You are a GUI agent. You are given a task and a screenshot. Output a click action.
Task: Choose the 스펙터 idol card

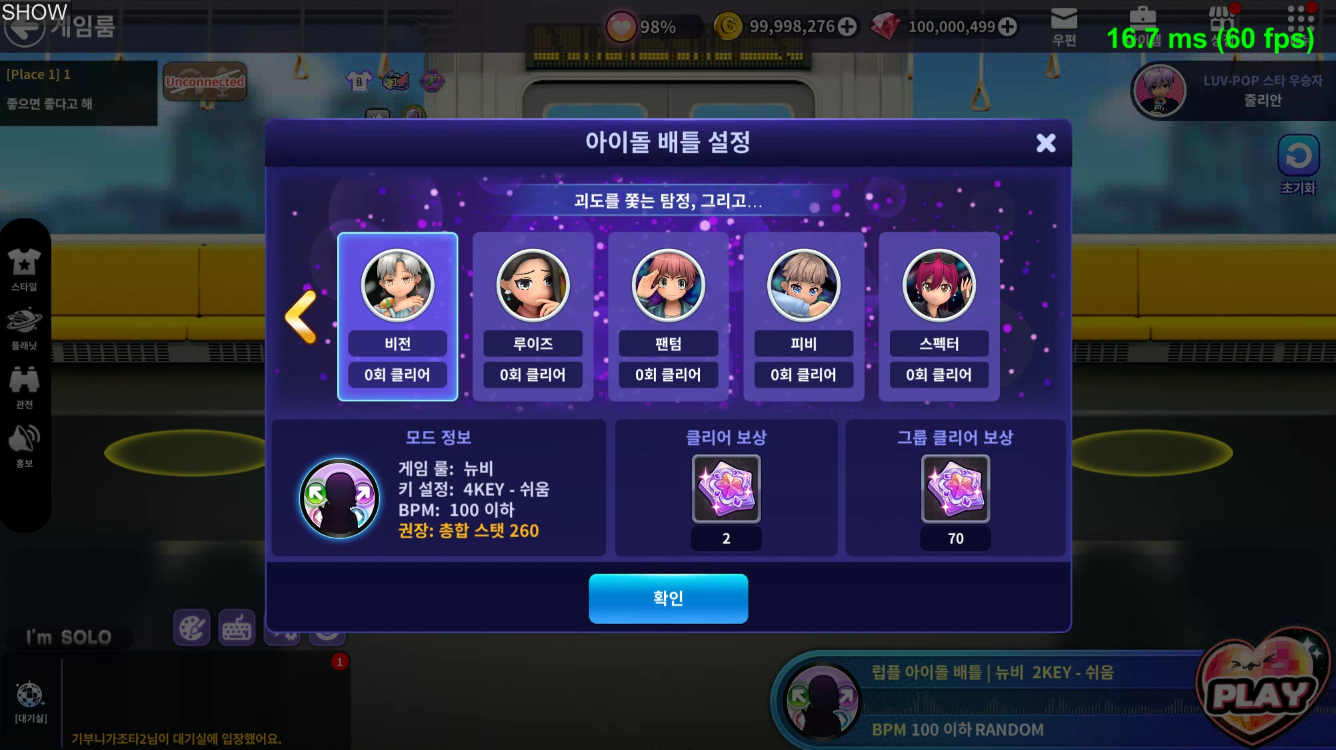pos(938,316)
